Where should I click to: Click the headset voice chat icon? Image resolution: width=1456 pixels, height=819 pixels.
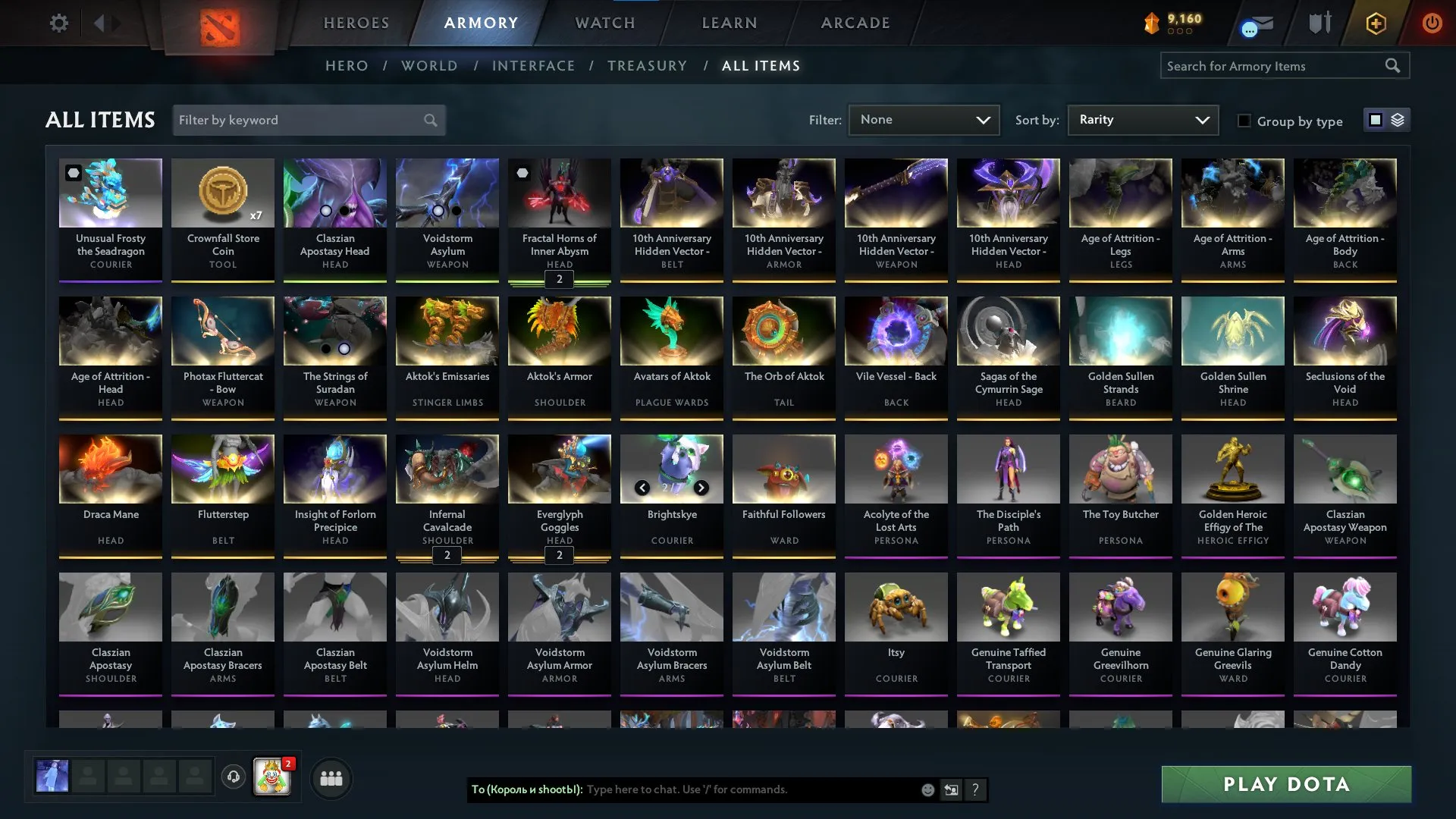[x=233, y=776]
